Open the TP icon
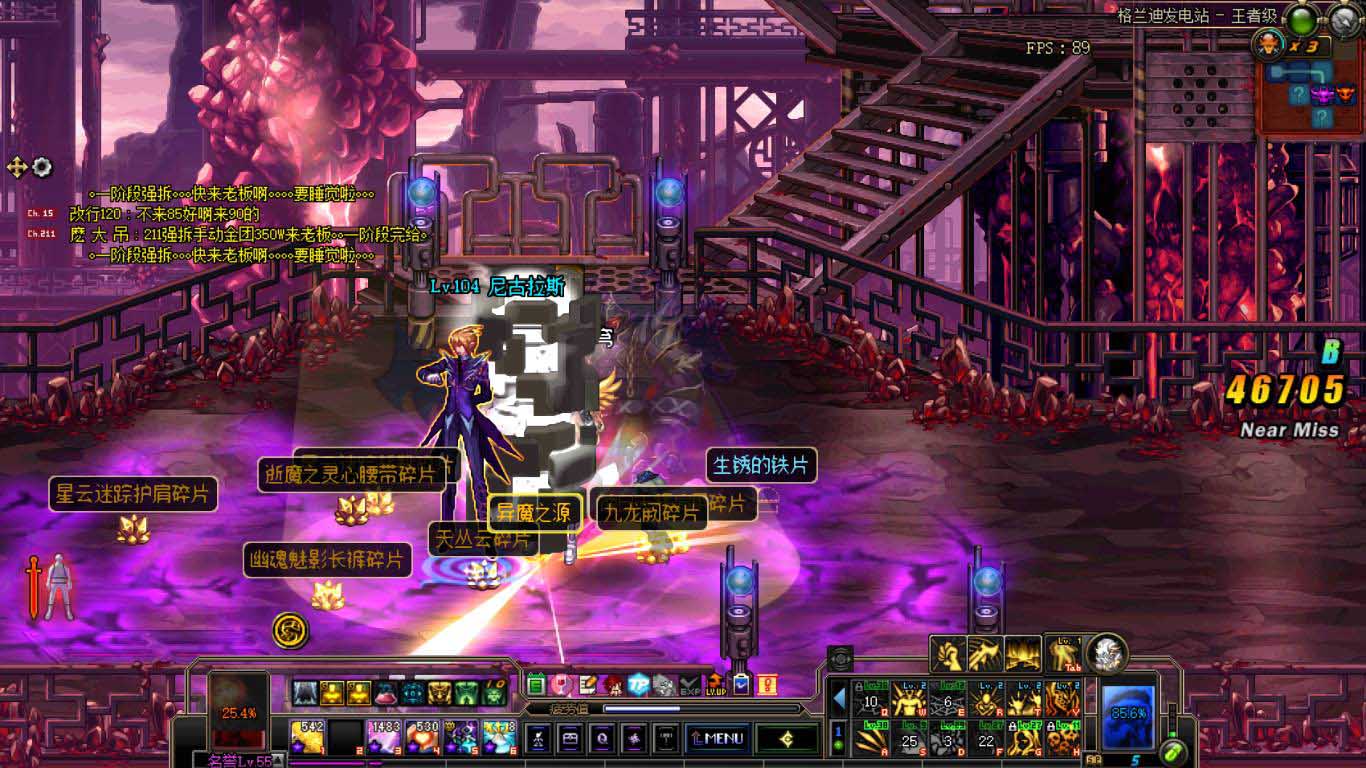 (x=639, y=685)
